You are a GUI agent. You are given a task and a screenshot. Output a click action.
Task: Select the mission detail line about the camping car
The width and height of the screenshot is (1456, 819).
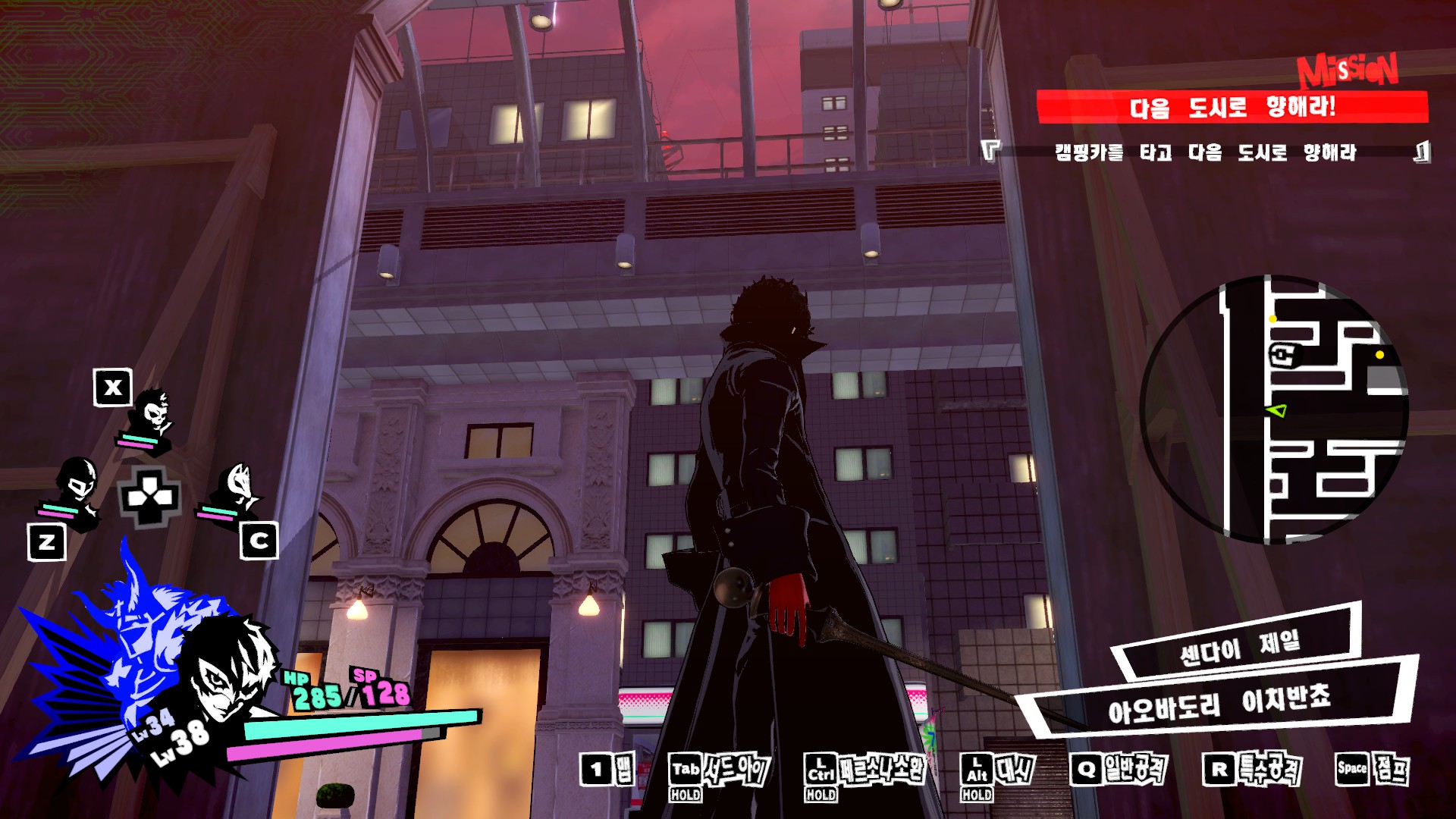1205,152
